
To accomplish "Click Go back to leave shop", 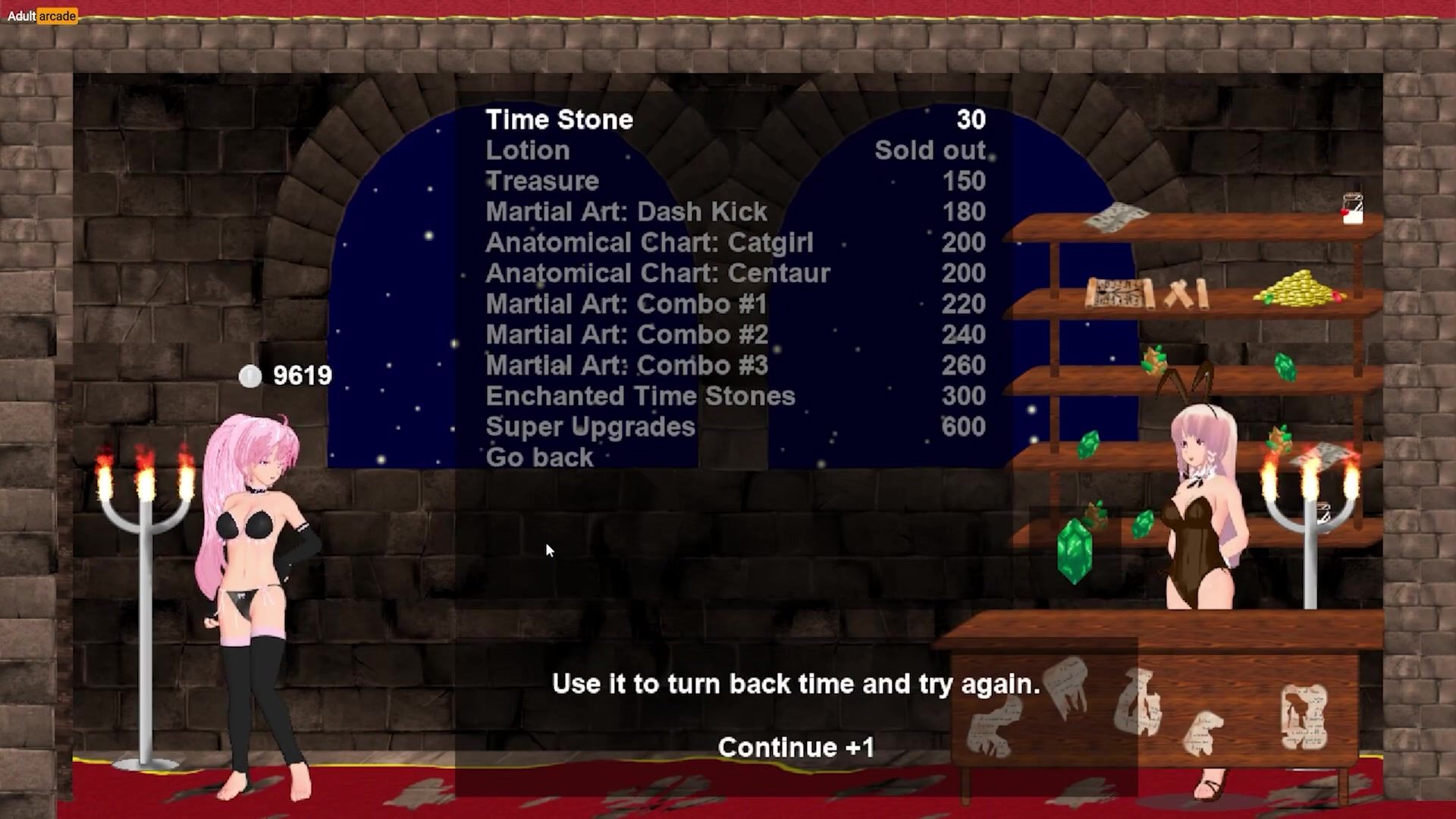I will click(x=539, y=457).
